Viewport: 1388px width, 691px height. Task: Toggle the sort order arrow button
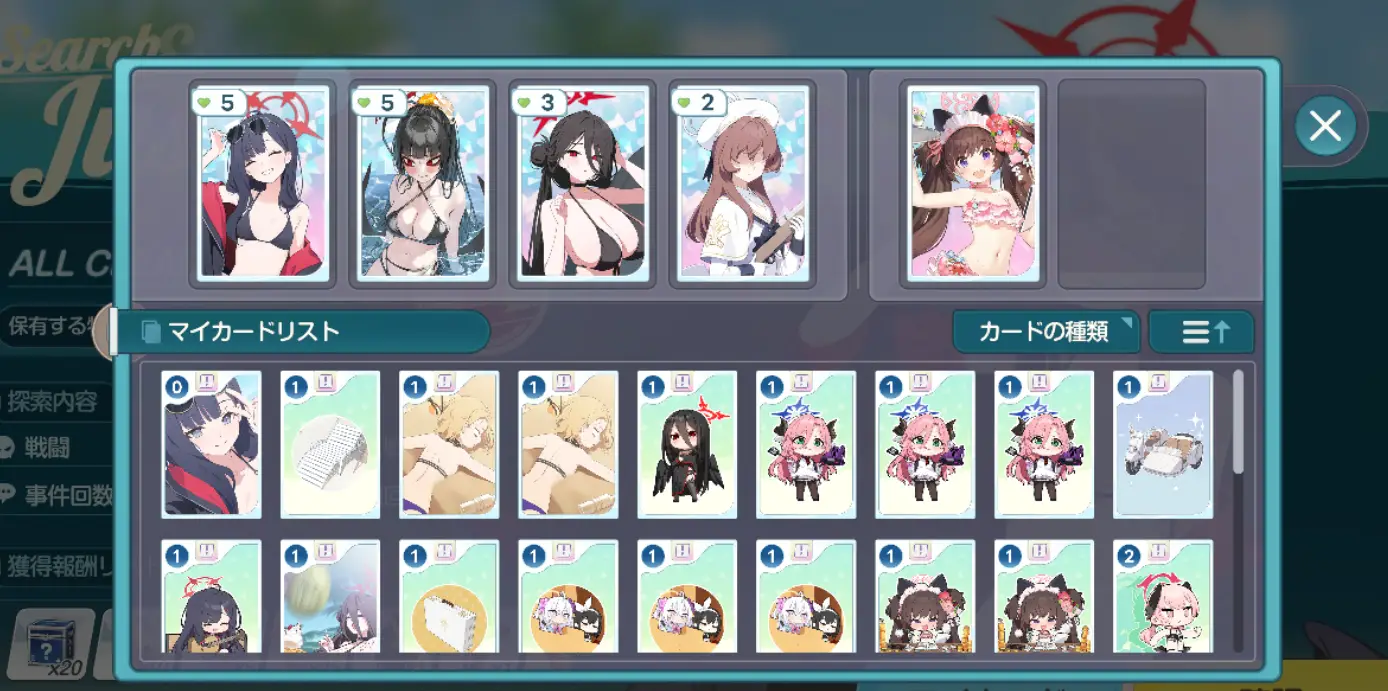(1201, 332)
